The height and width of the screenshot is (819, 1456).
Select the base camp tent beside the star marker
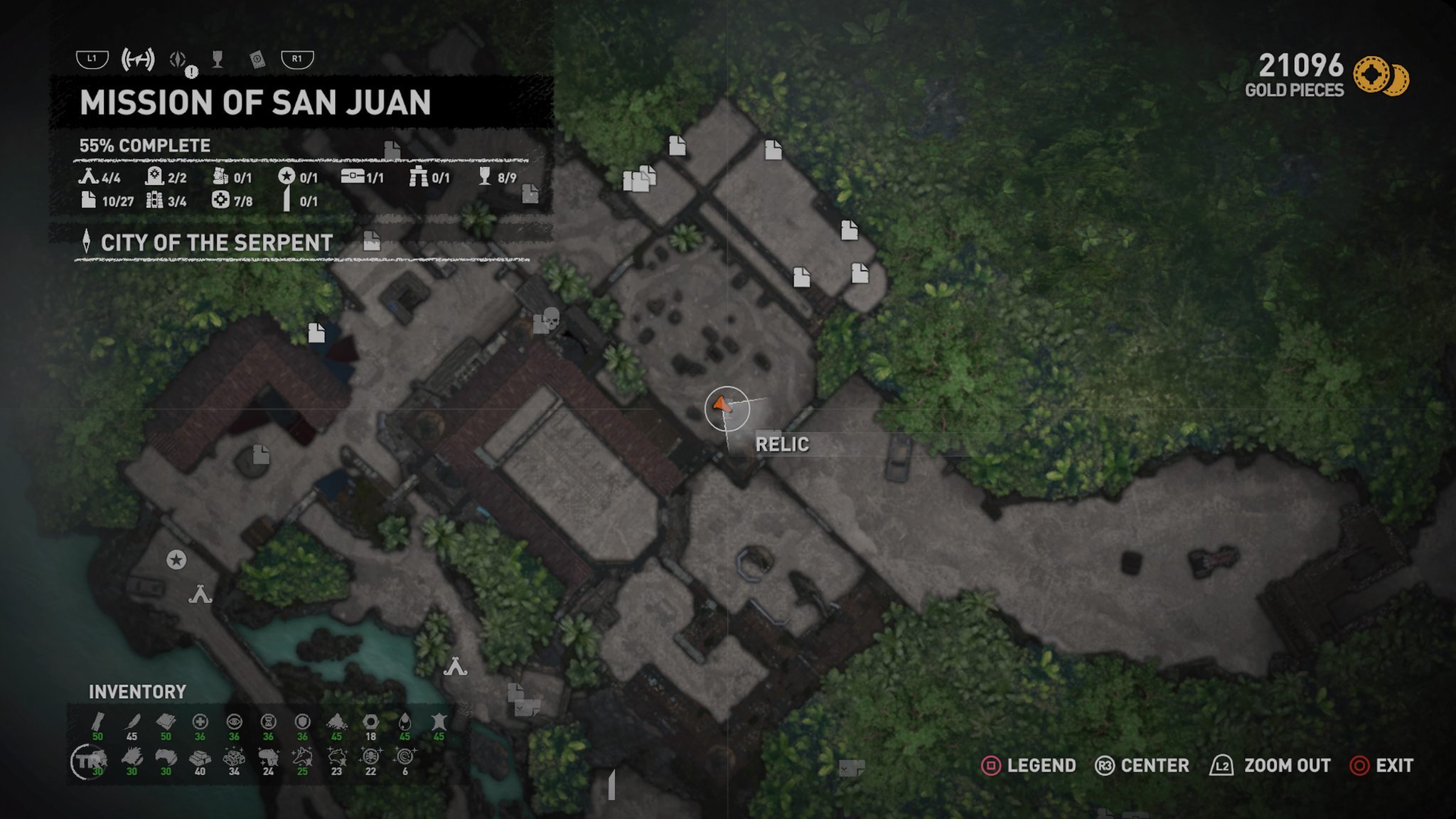coord(200,594)
